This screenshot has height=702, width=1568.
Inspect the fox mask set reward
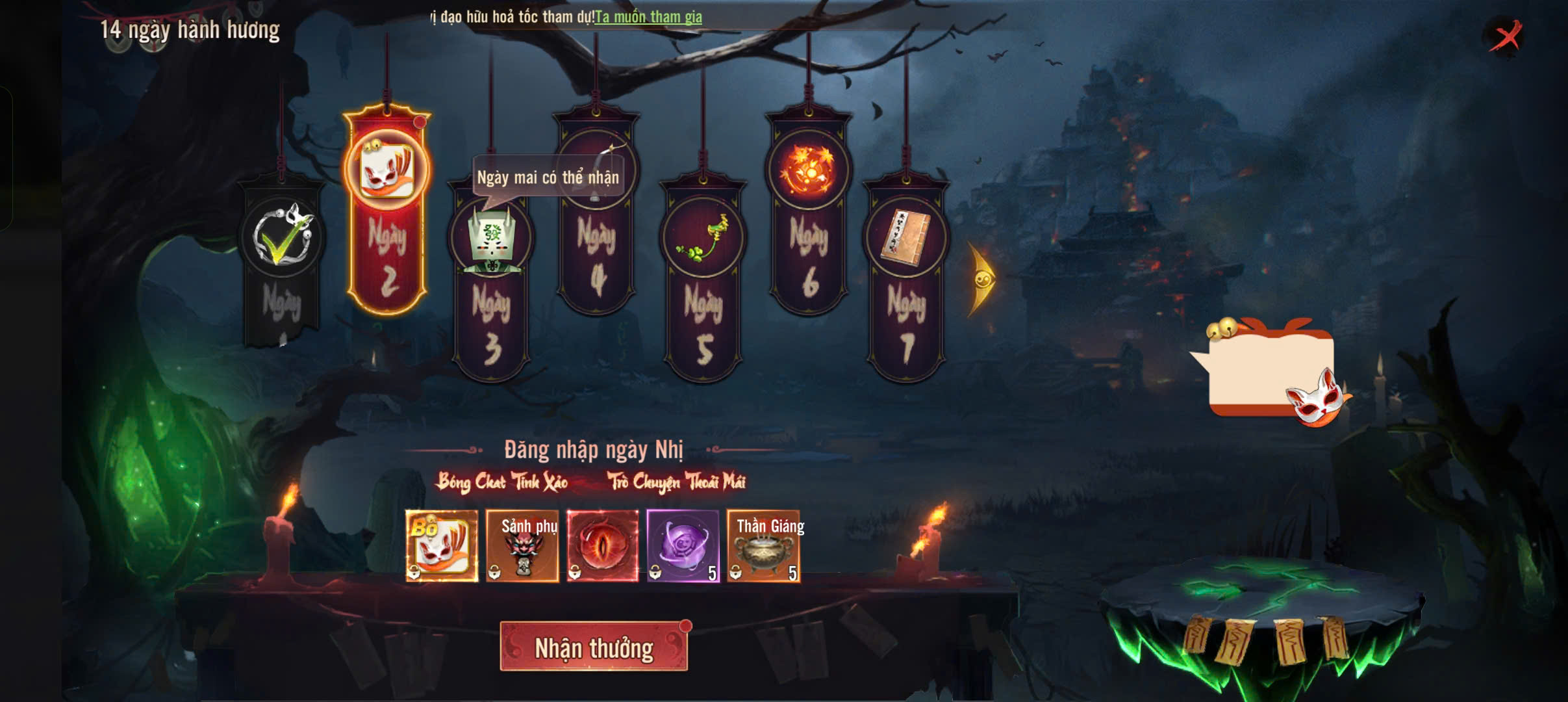pos(442,546)
